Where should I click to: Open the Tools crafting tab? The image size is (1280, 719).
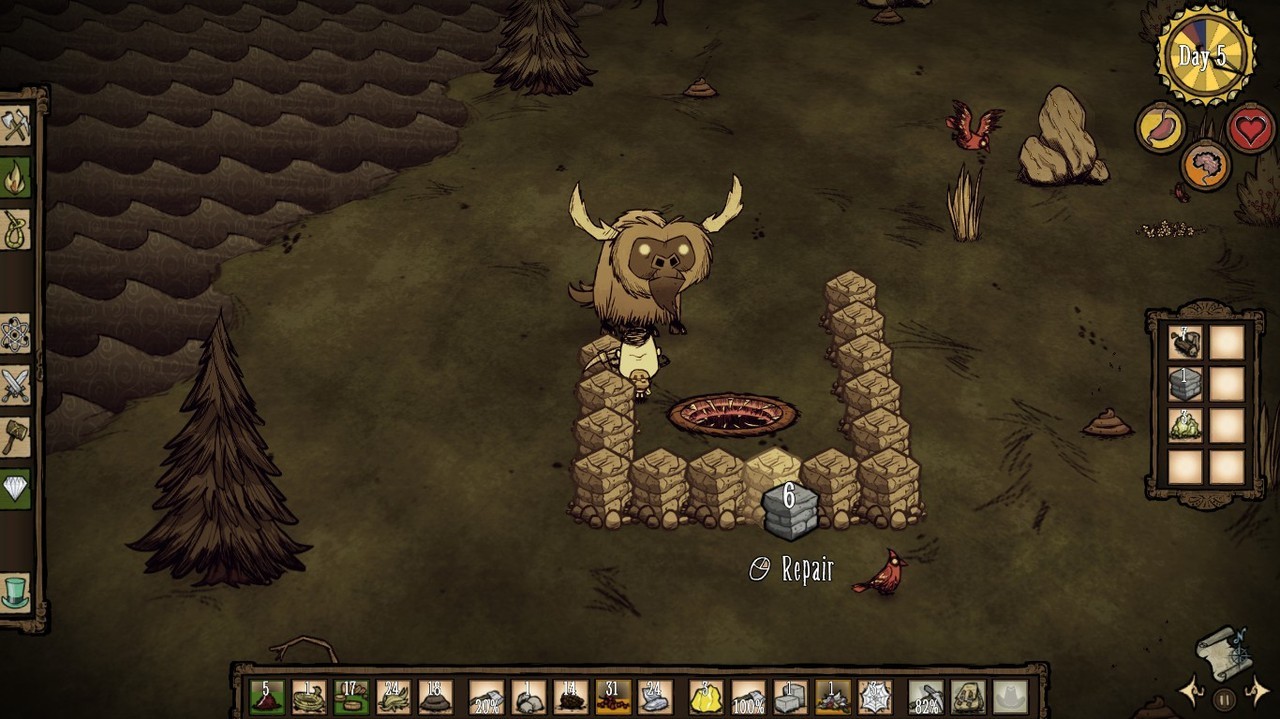[x=16, y=127]
